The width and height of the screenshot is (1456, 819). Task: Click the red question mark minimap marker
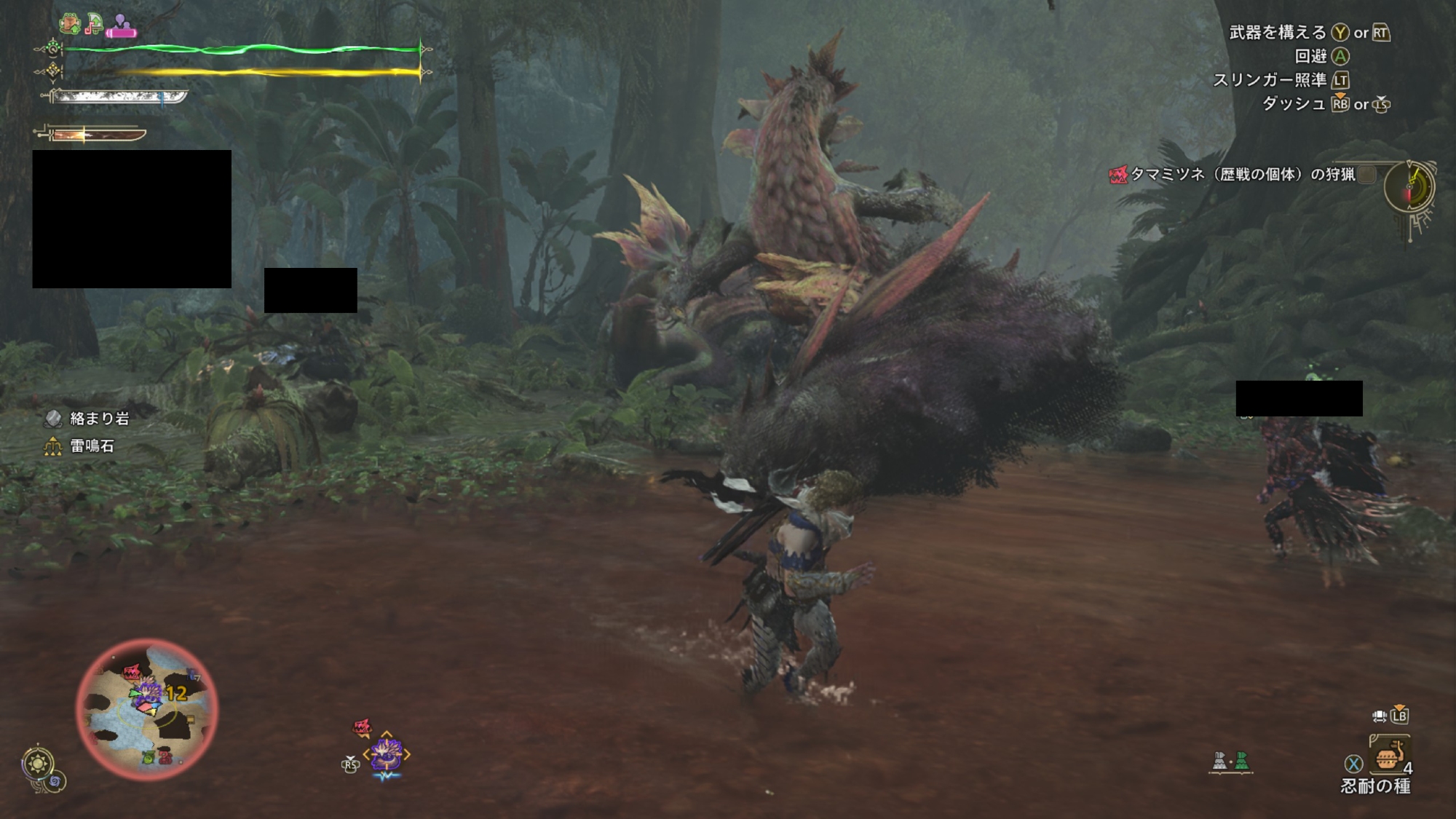165,756
